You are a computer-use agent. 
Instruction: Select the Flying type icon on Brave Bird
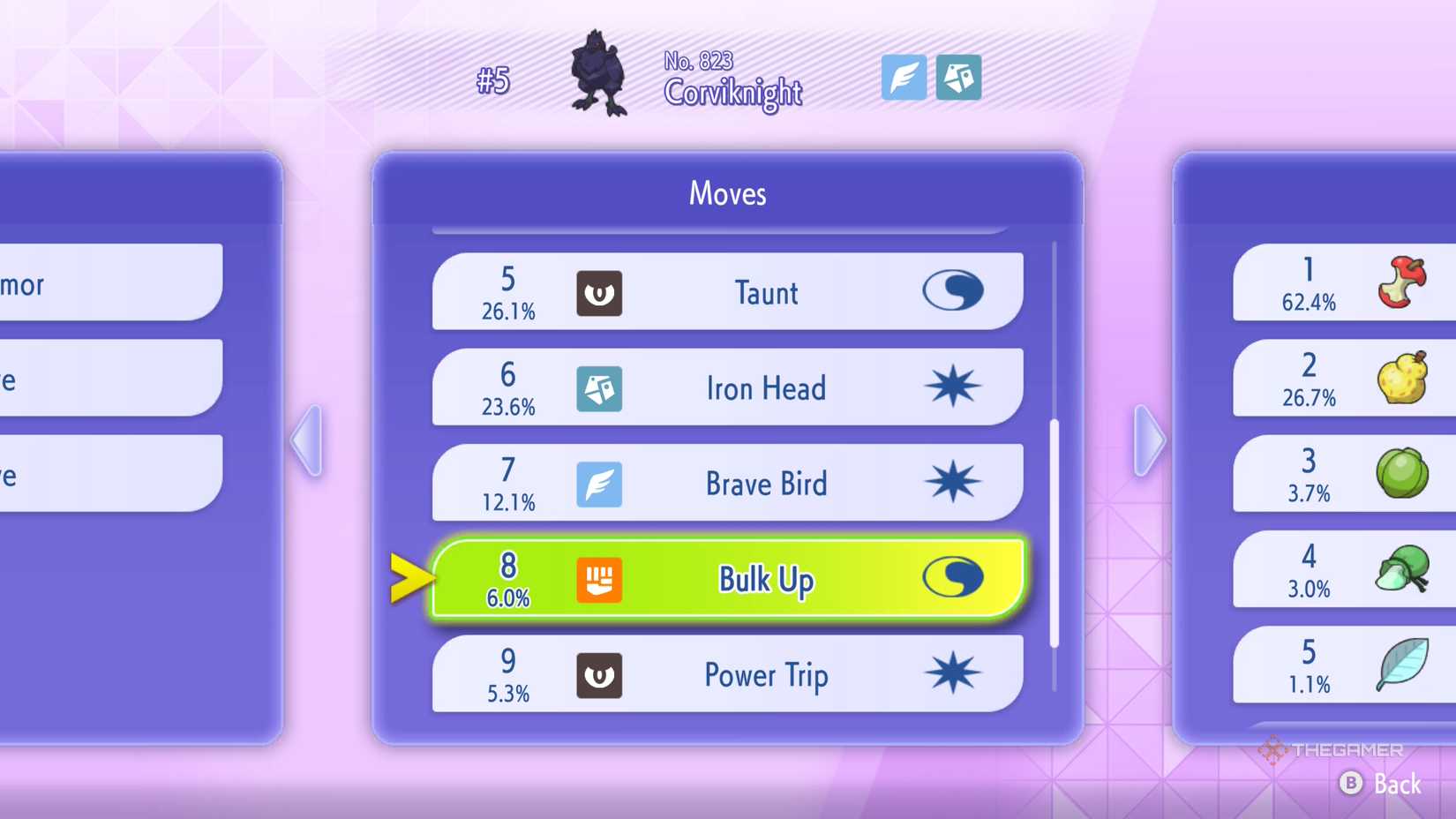click(600, 484)
